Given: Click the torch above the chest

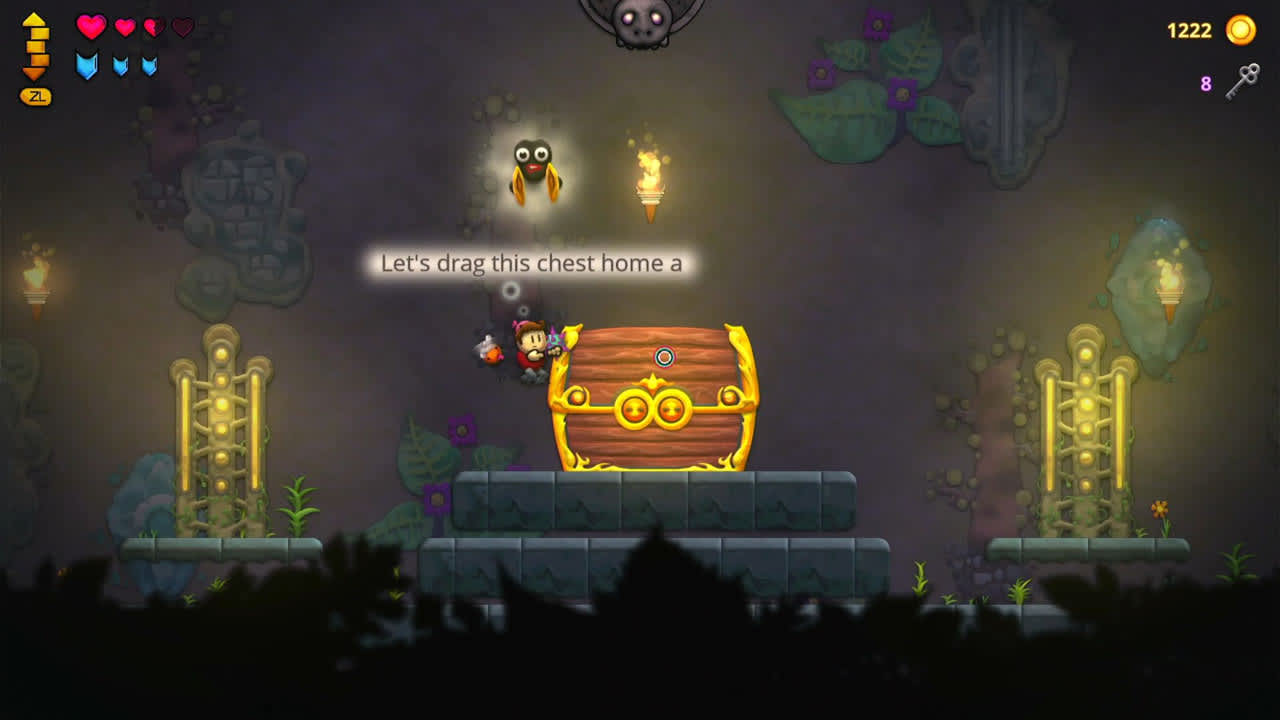Looking at the screenshot, I should click(x=651, y=185).
